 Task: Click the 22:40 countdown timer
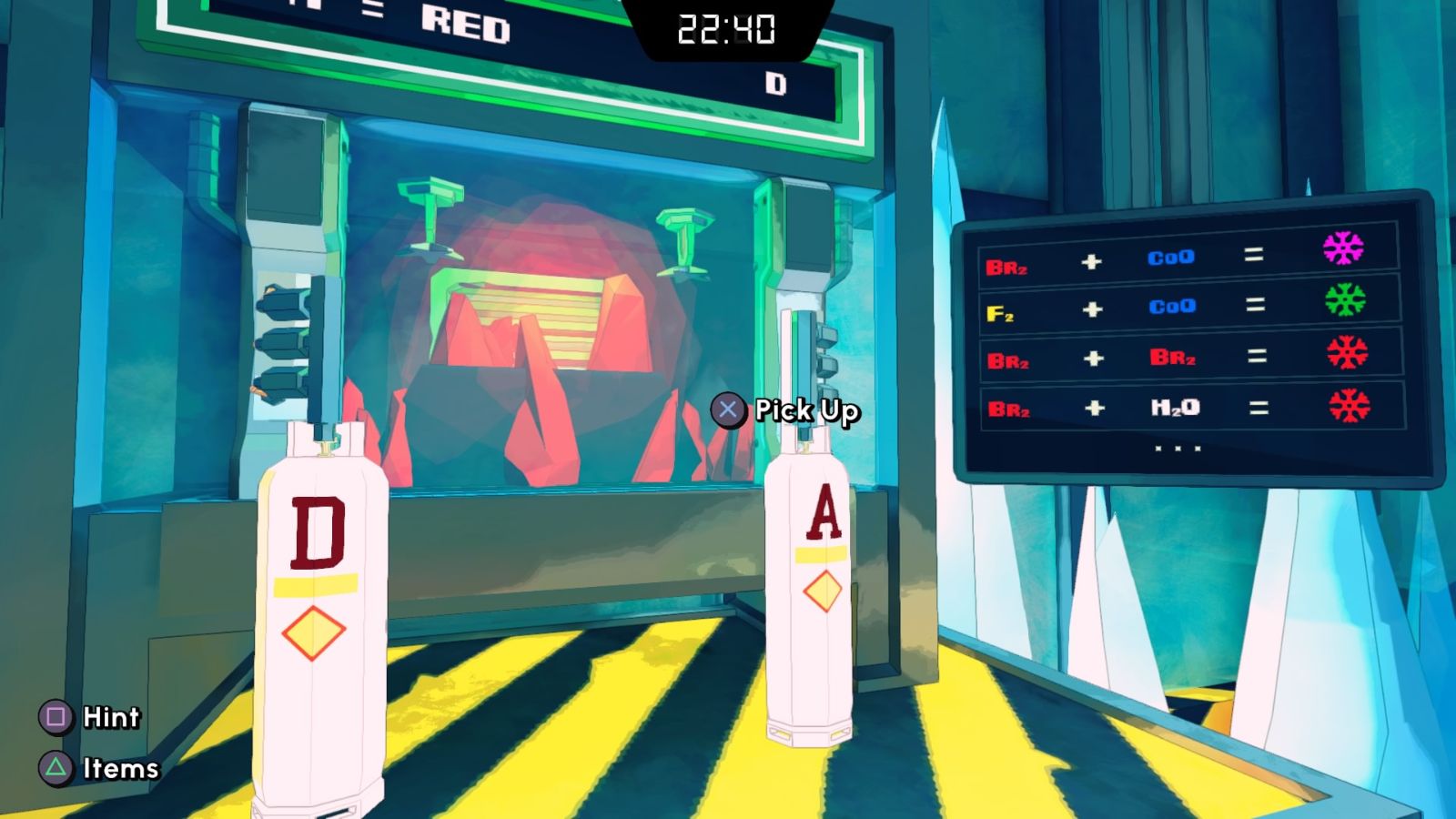(725, 30)
